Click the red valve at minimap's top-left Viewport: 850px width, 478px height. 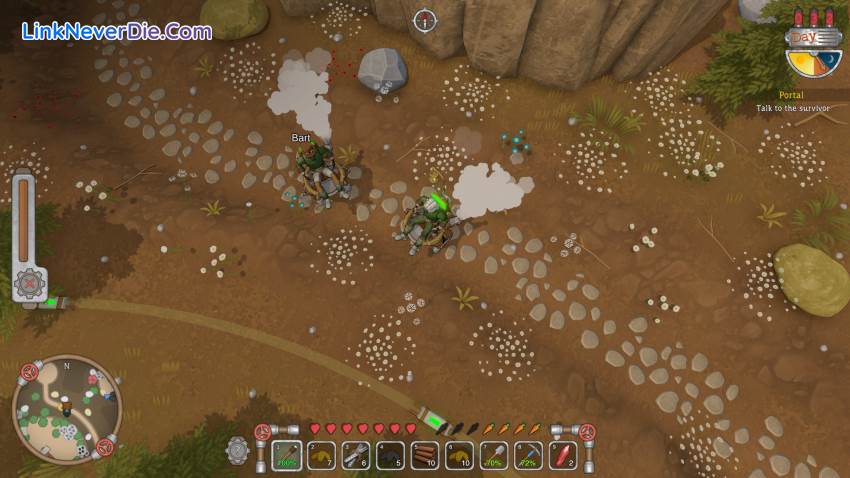pos(30,373)
